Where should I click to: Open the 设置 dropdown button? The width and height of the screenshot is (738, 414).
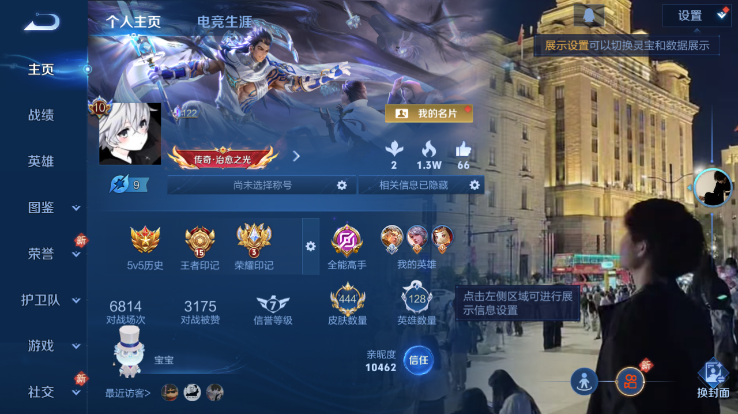click(696, 15)
